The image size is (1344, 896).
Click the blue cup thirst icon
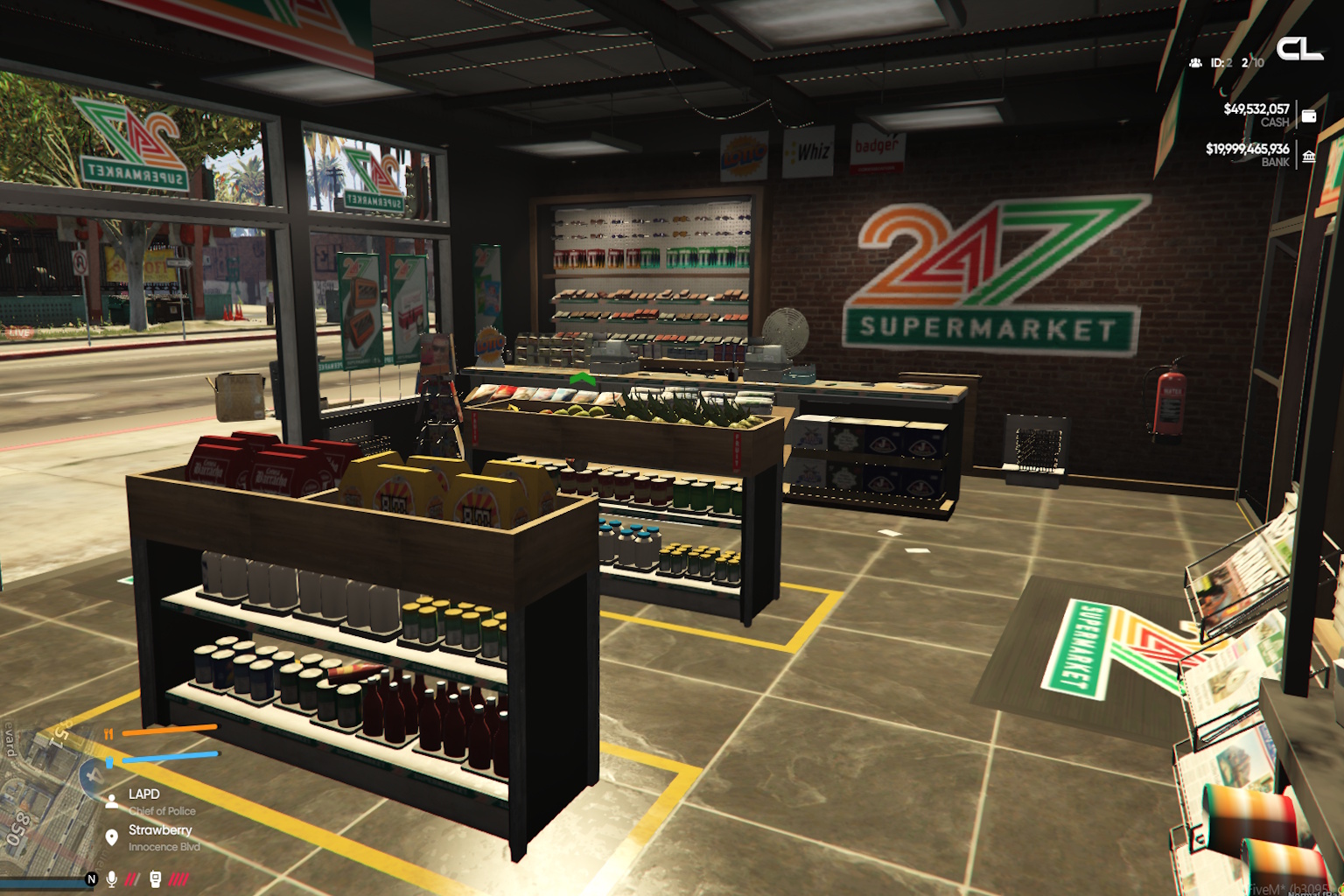[109, 762]
